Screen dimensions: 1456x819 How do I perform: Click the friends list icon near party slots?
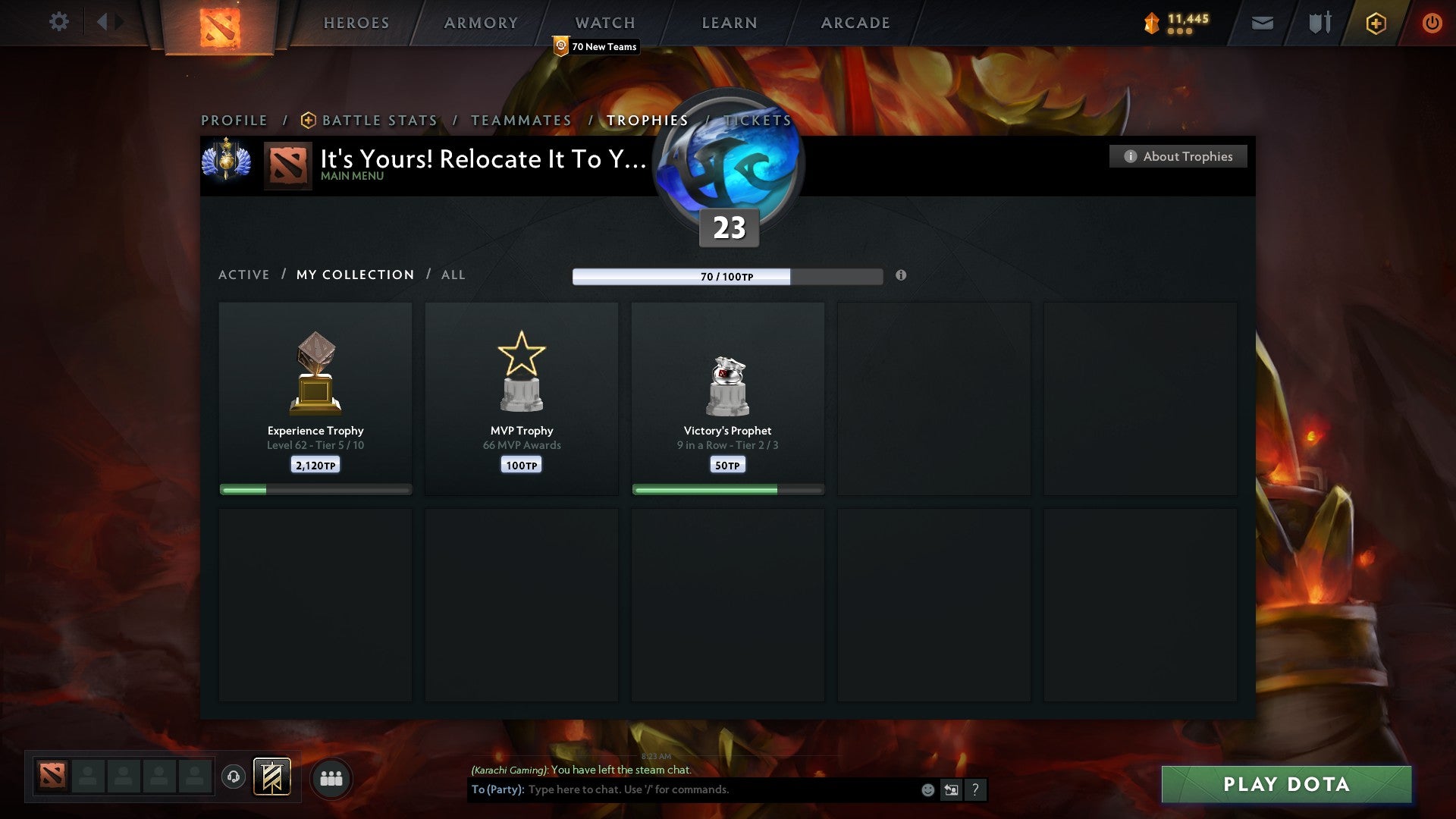[x=331, y=777]
